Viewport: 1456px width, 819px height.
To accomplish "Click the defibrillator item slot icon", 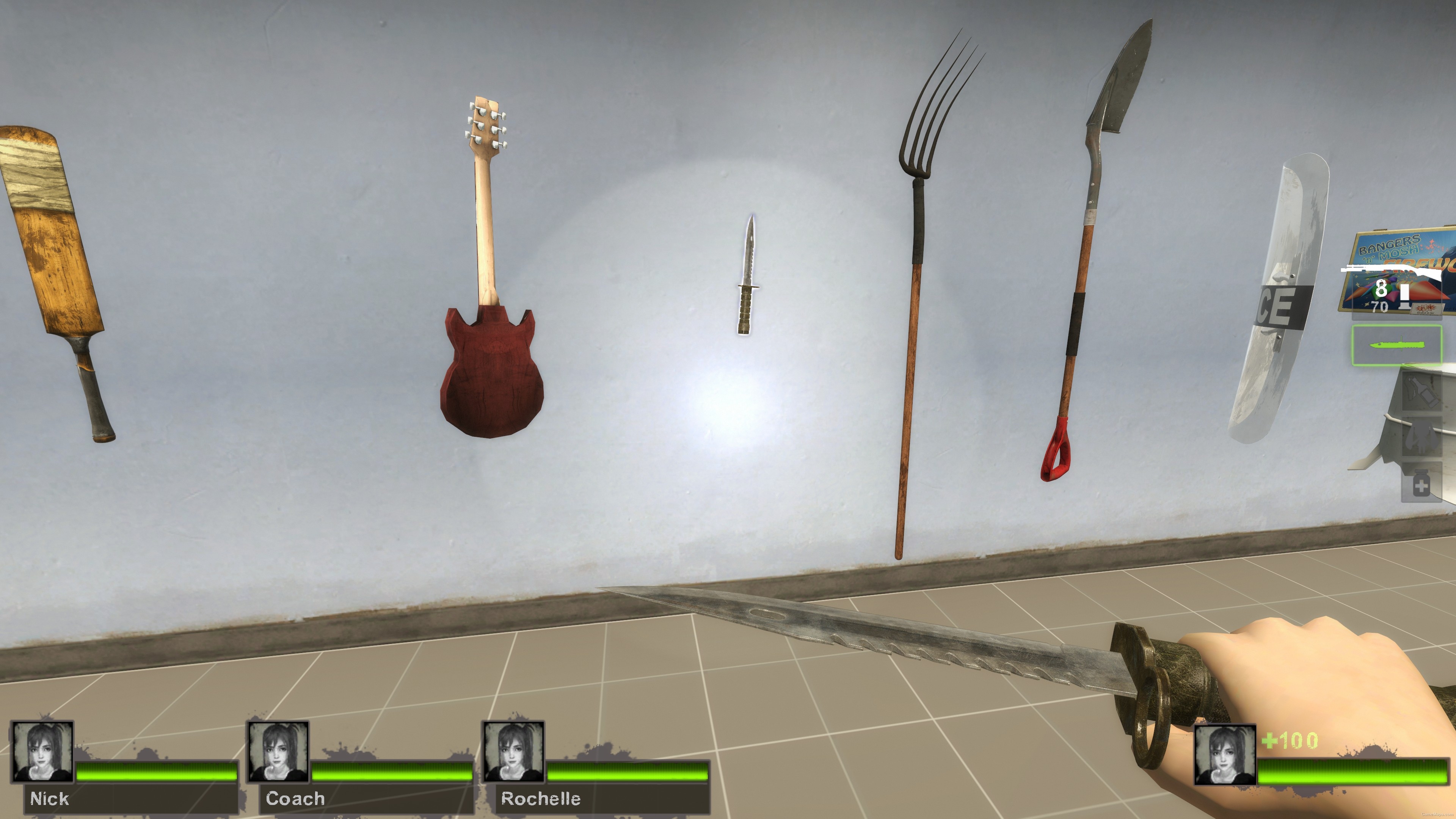I will [1421, 435].
